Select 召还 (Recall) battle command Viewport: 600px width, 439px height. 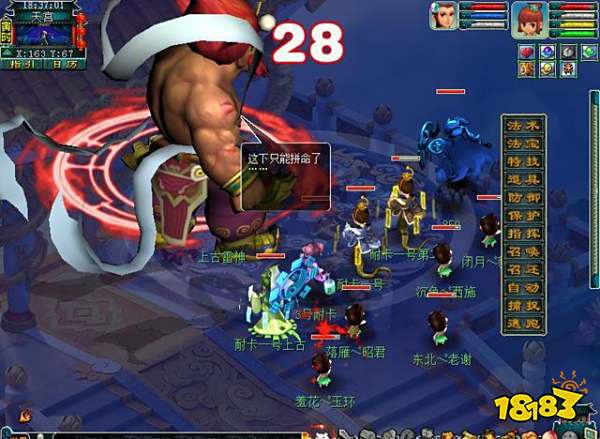coord(523,269)
